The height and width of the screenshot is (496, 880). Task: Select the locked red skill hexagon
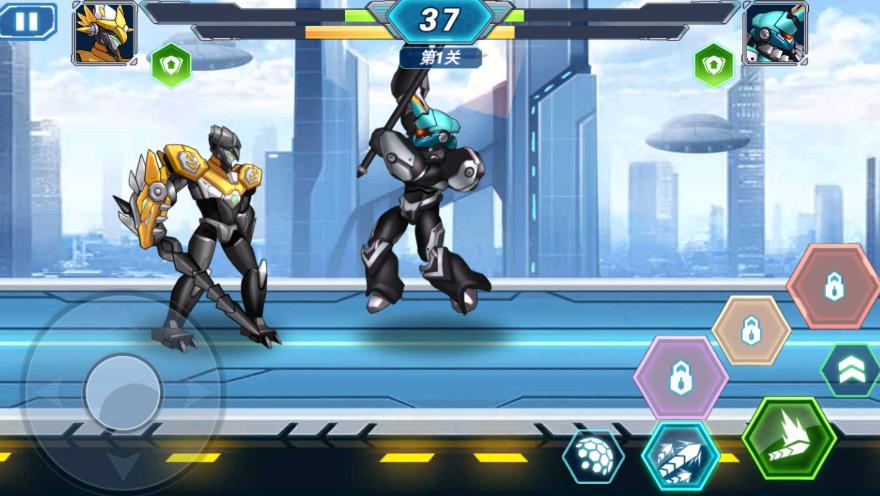pos(833,287)
